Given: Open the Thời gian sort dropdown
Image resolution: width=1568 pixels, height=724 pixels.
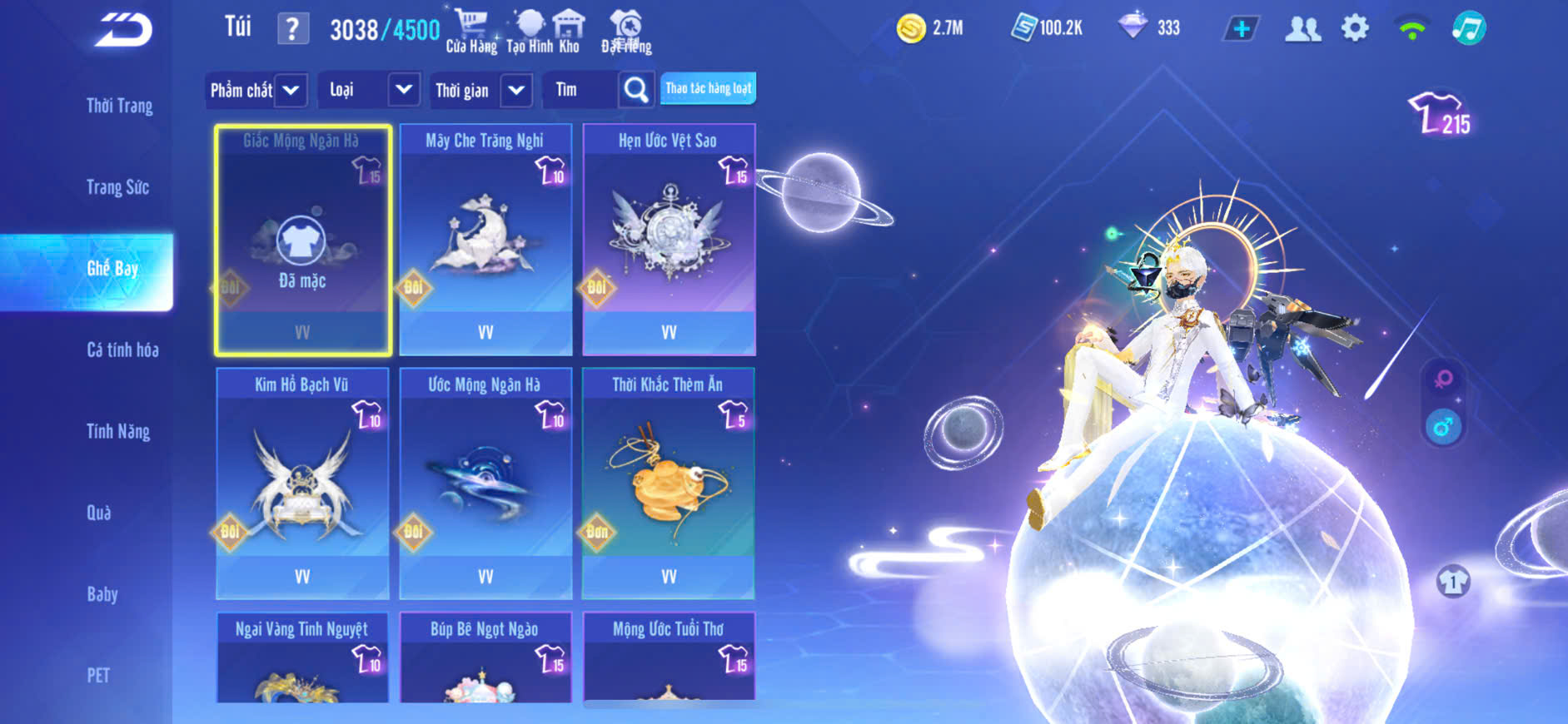Looking at the screenshot, I should (x=481, y=90).
